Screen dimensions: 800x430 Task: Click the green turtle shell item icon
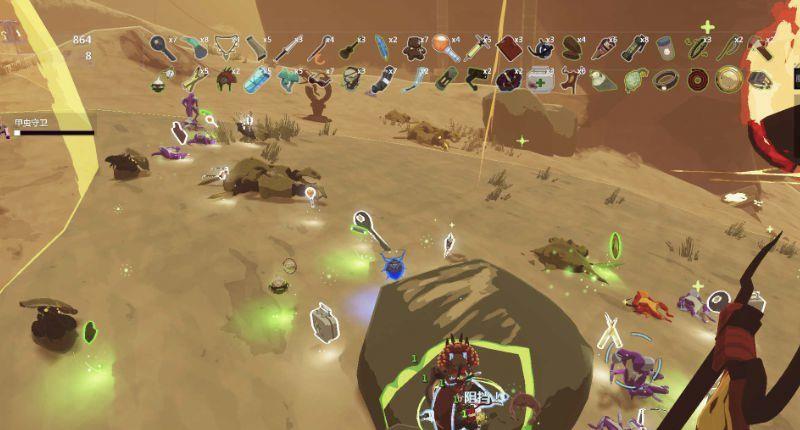click(636, 78)
